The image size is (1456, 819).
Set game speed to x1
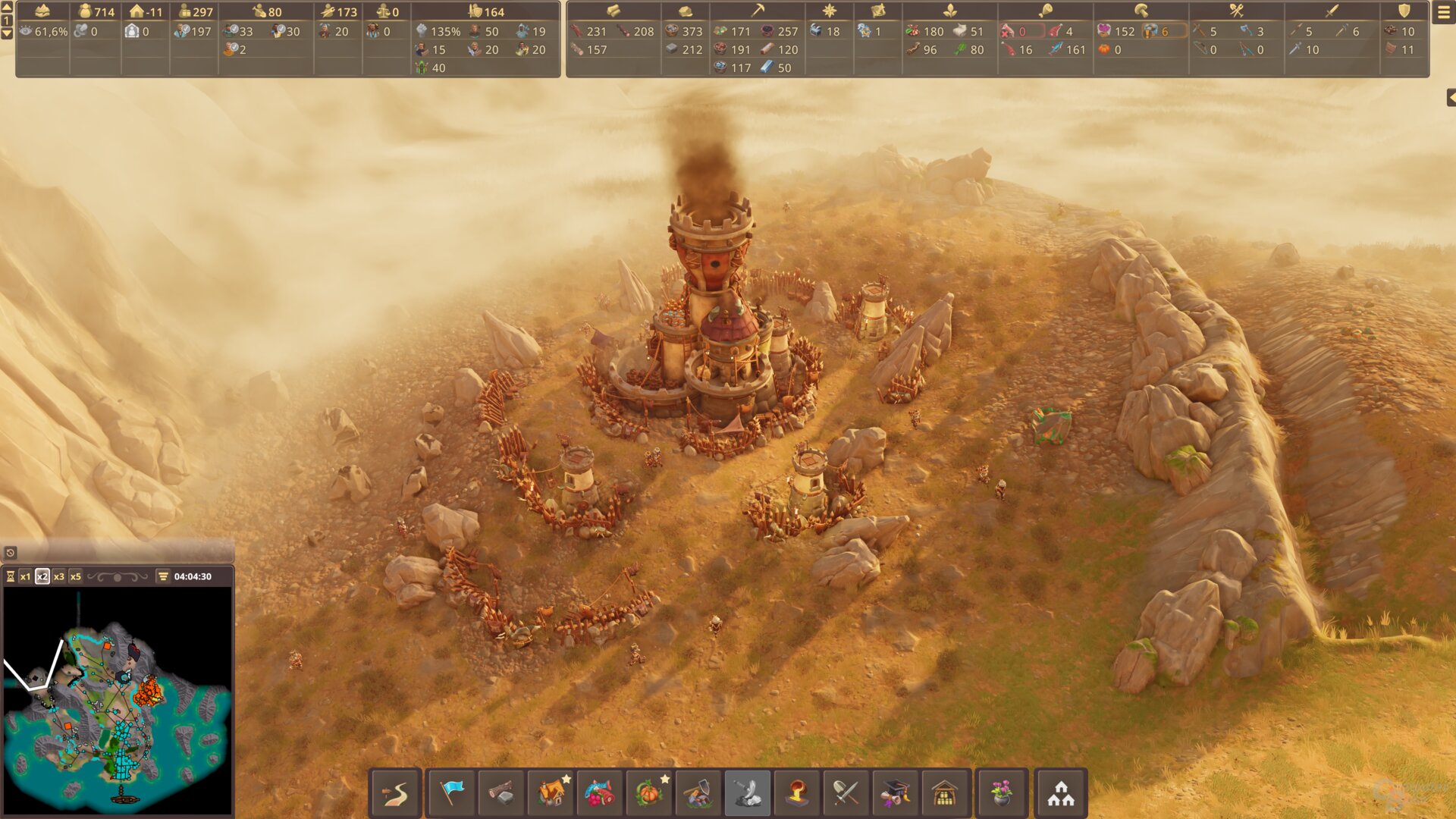coord(26,576)
